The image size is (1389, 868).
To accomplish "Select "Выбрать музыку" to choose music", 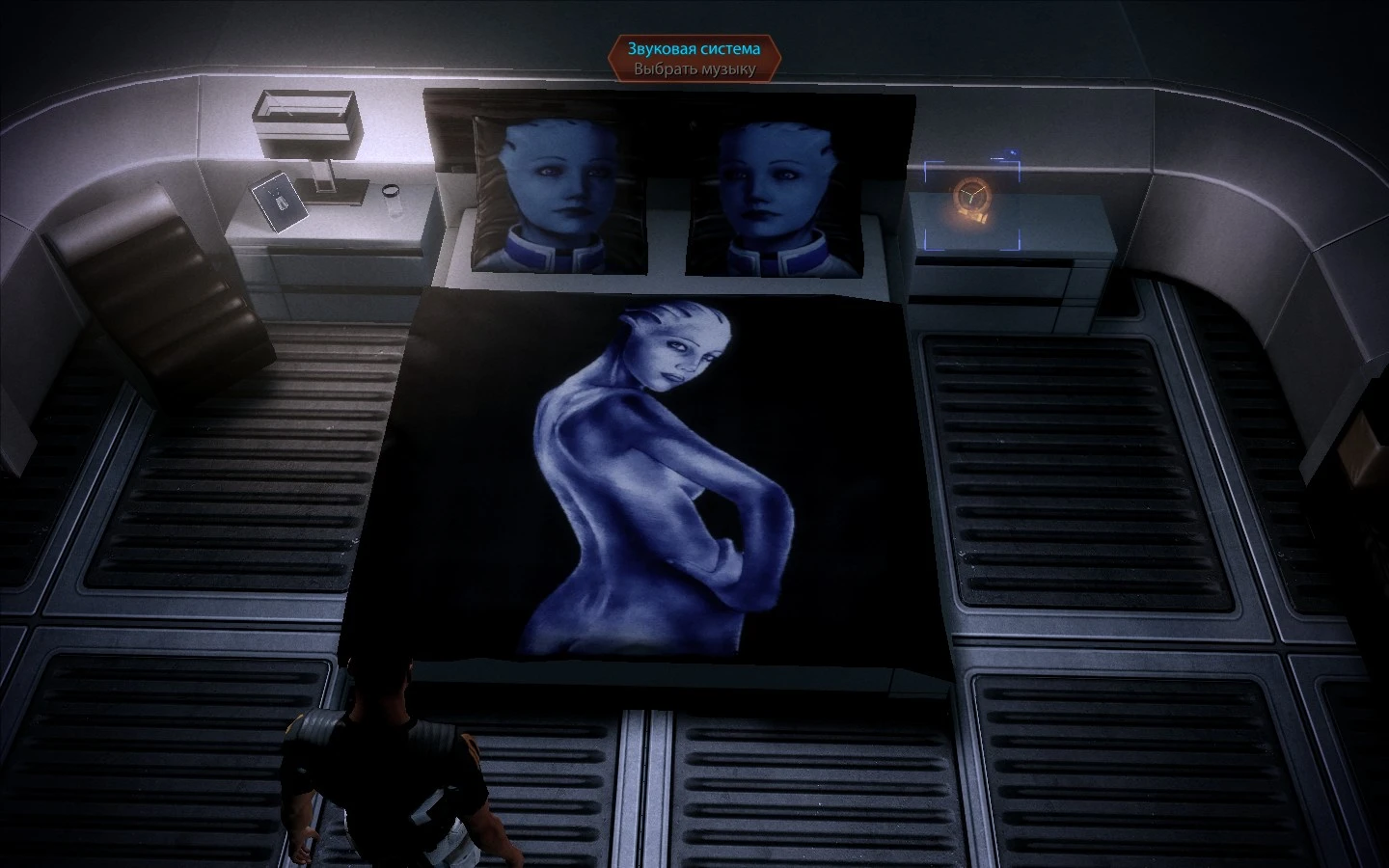I will (x=696, y=68).
